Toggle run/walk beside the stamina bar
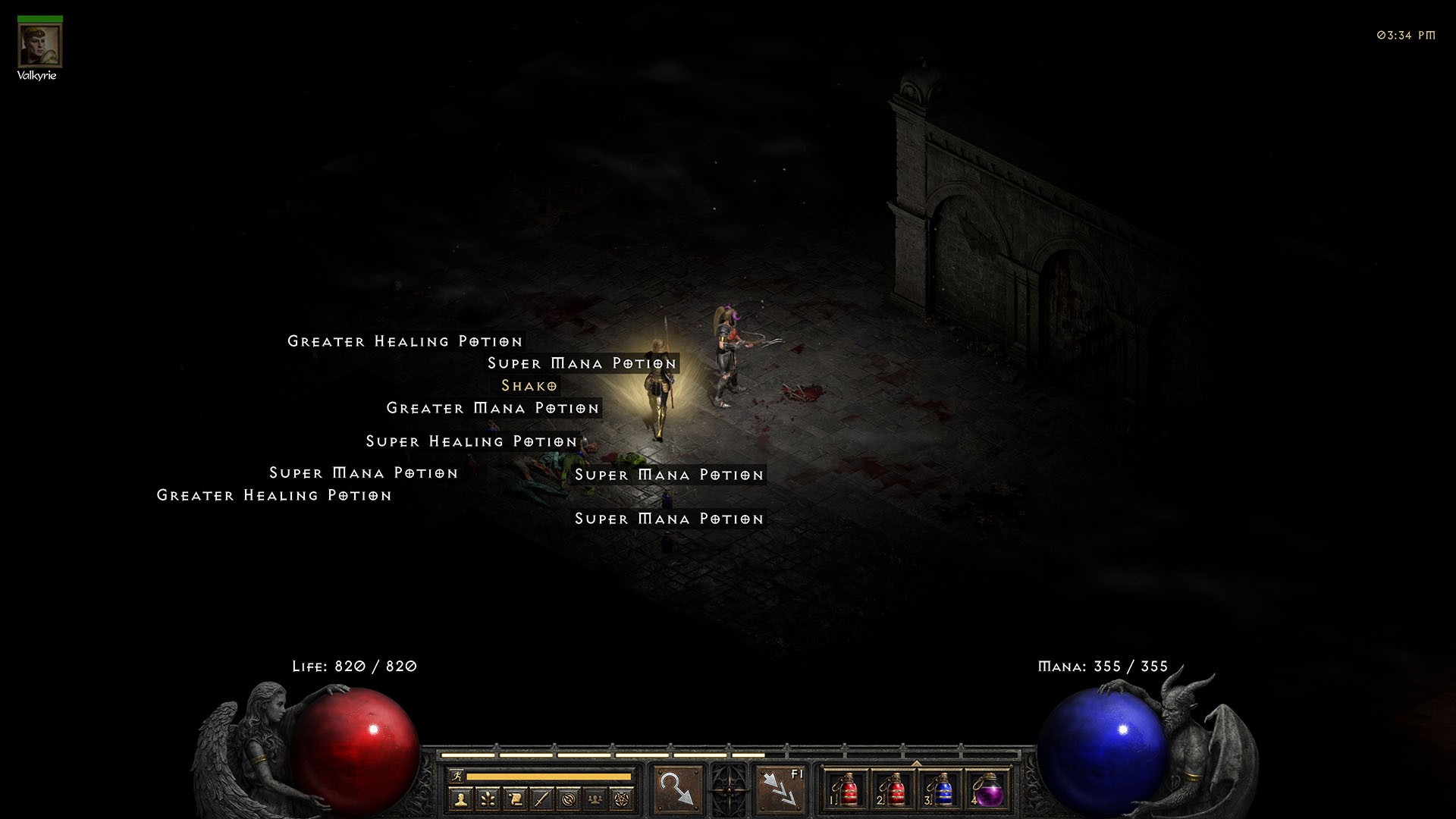 (x=455, y=775)
